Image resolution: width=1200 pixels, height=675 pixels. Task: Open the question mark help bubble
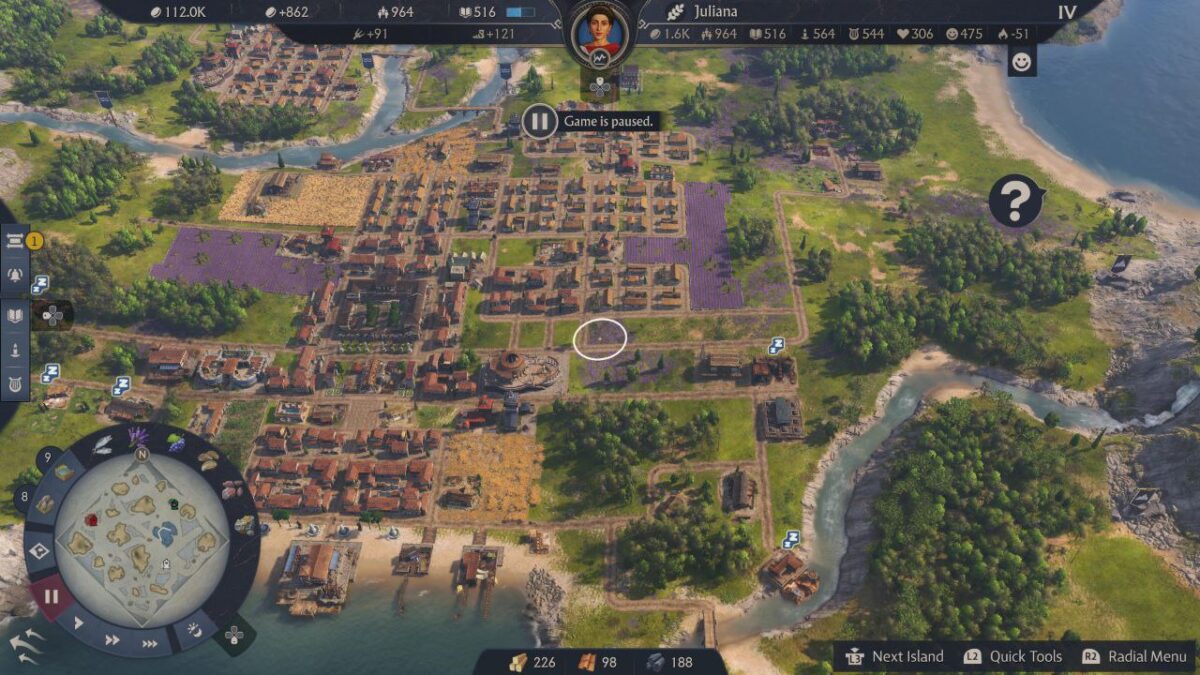point(1014,201)
